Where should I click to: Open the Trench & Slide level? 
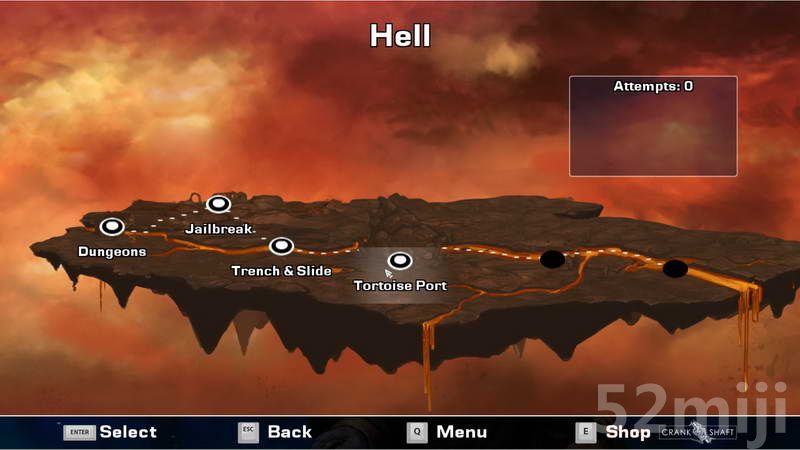click(x=281, y=246)
